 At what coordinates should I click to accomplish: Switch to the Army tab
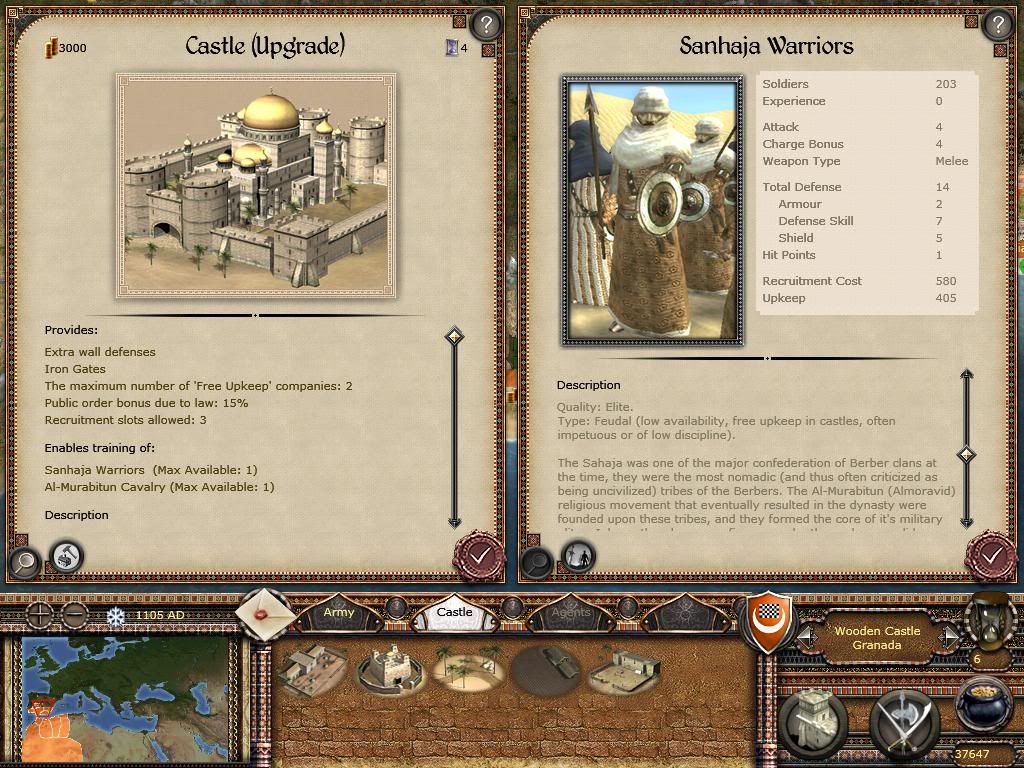click(339, 612)
